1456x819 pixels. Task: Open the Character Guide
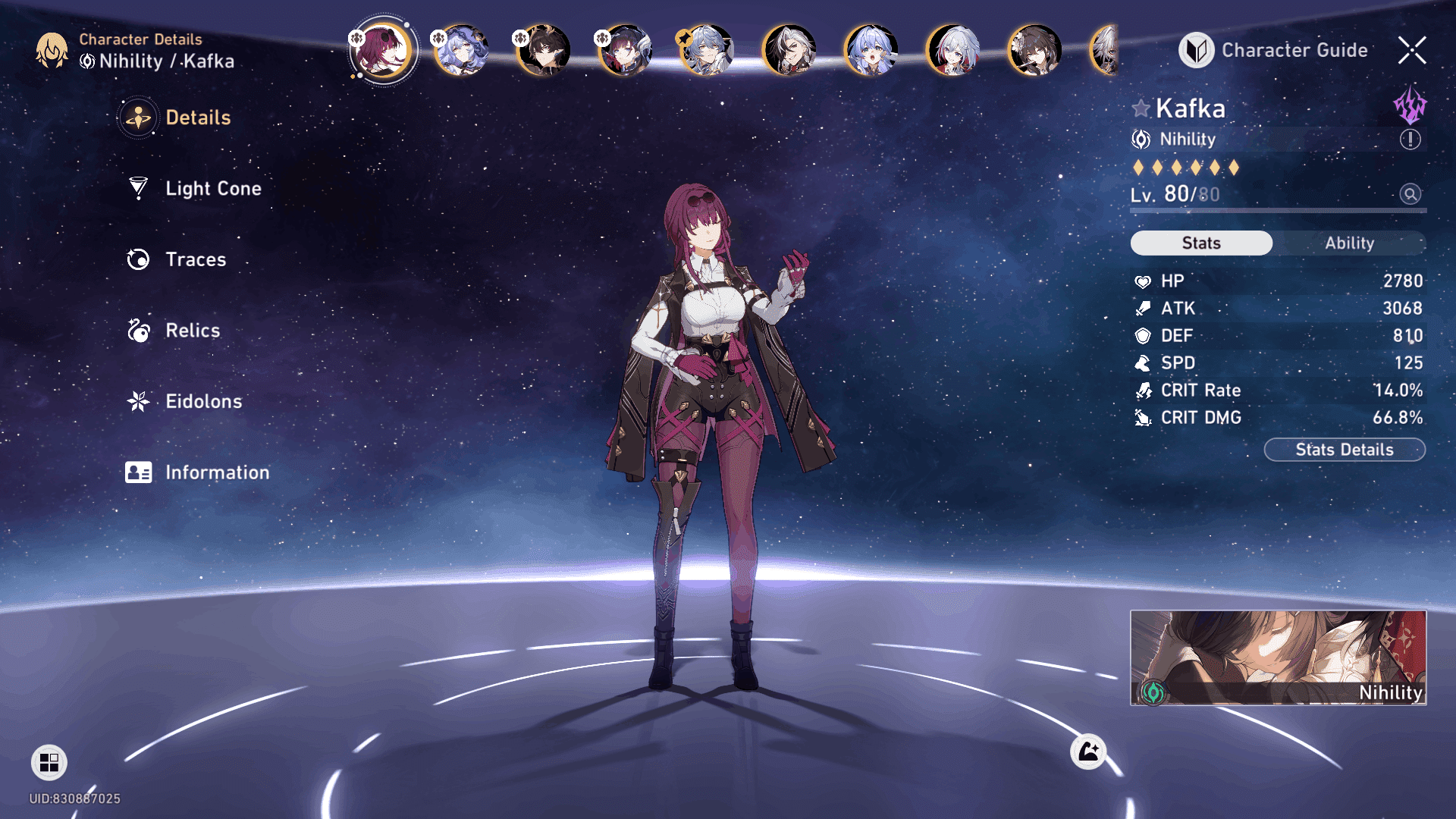click(x=1274, y=50)
